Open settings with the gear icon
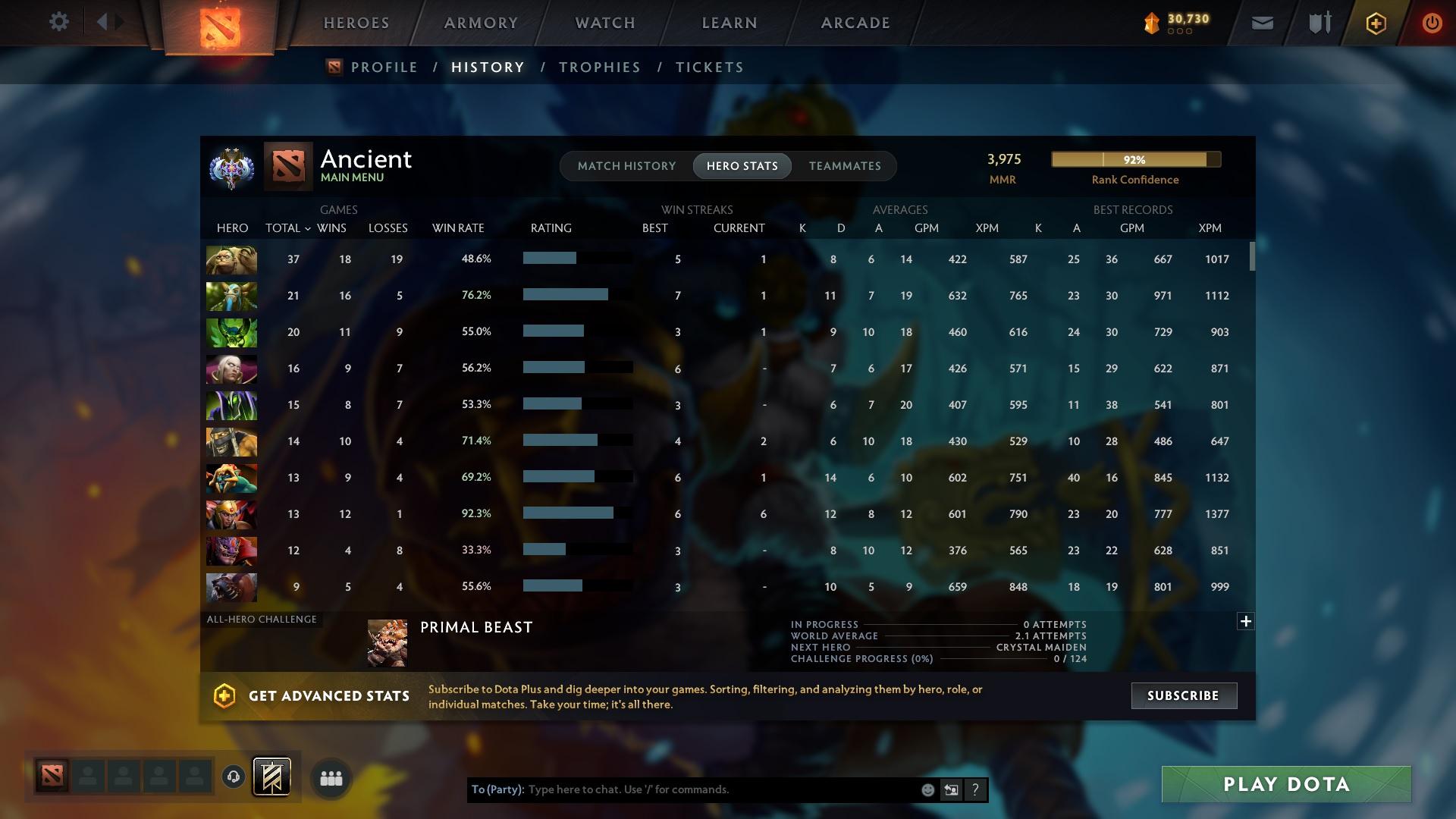The image size is (1456, 819). tap(58, 22)
